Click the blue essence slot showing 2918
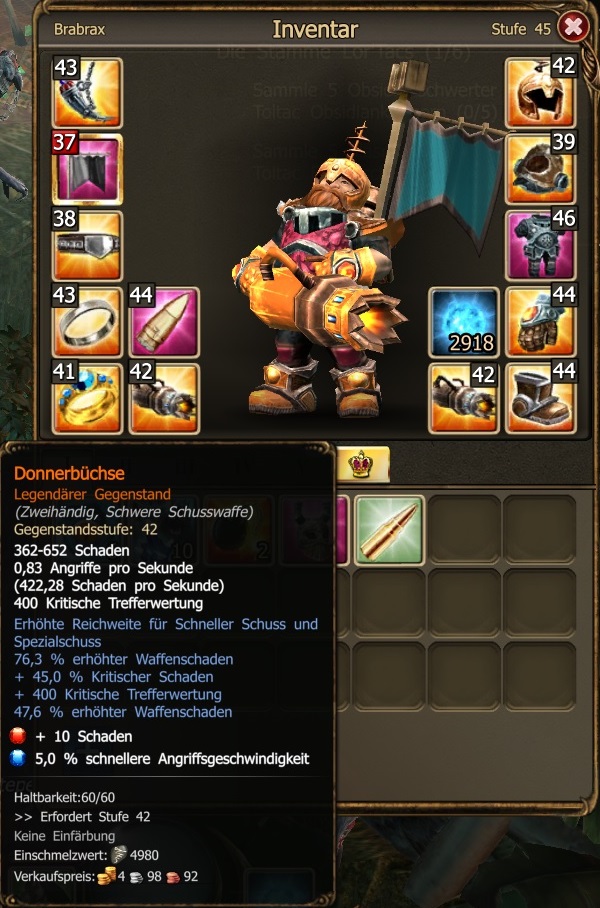Image resolution: width=600 pixels, height=908 pixels. [464, 322]
